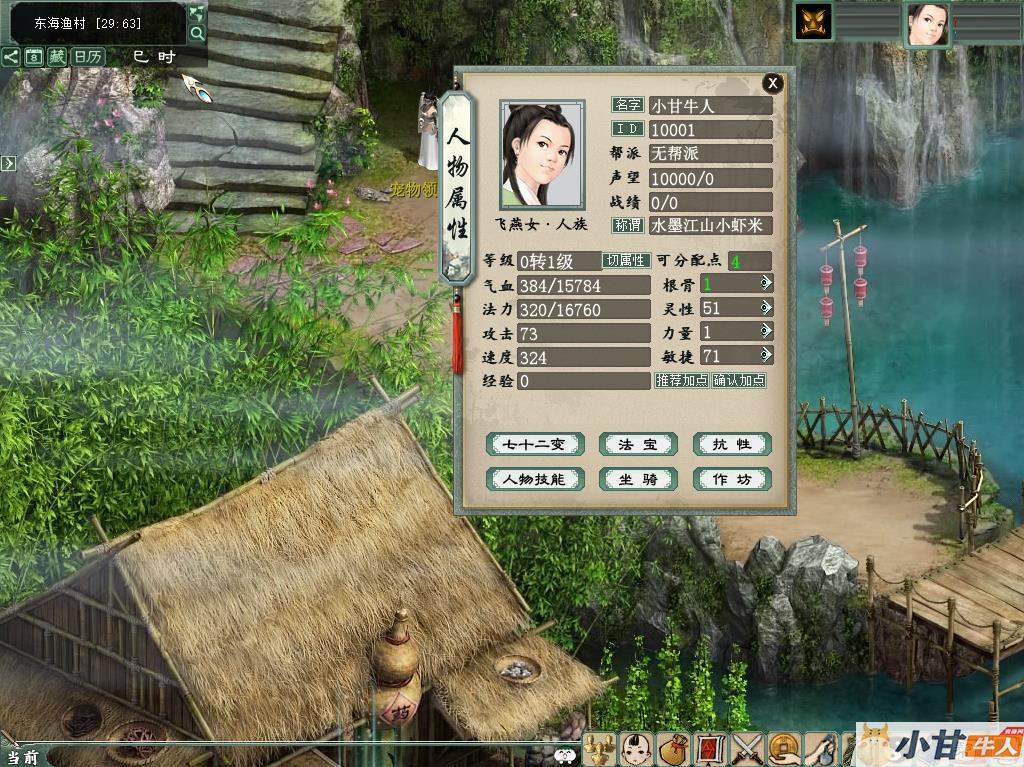Image resolution: width=1024 pixels, height=767 pixels.
Task: Open the world map icon
Action: pos(197,12)
